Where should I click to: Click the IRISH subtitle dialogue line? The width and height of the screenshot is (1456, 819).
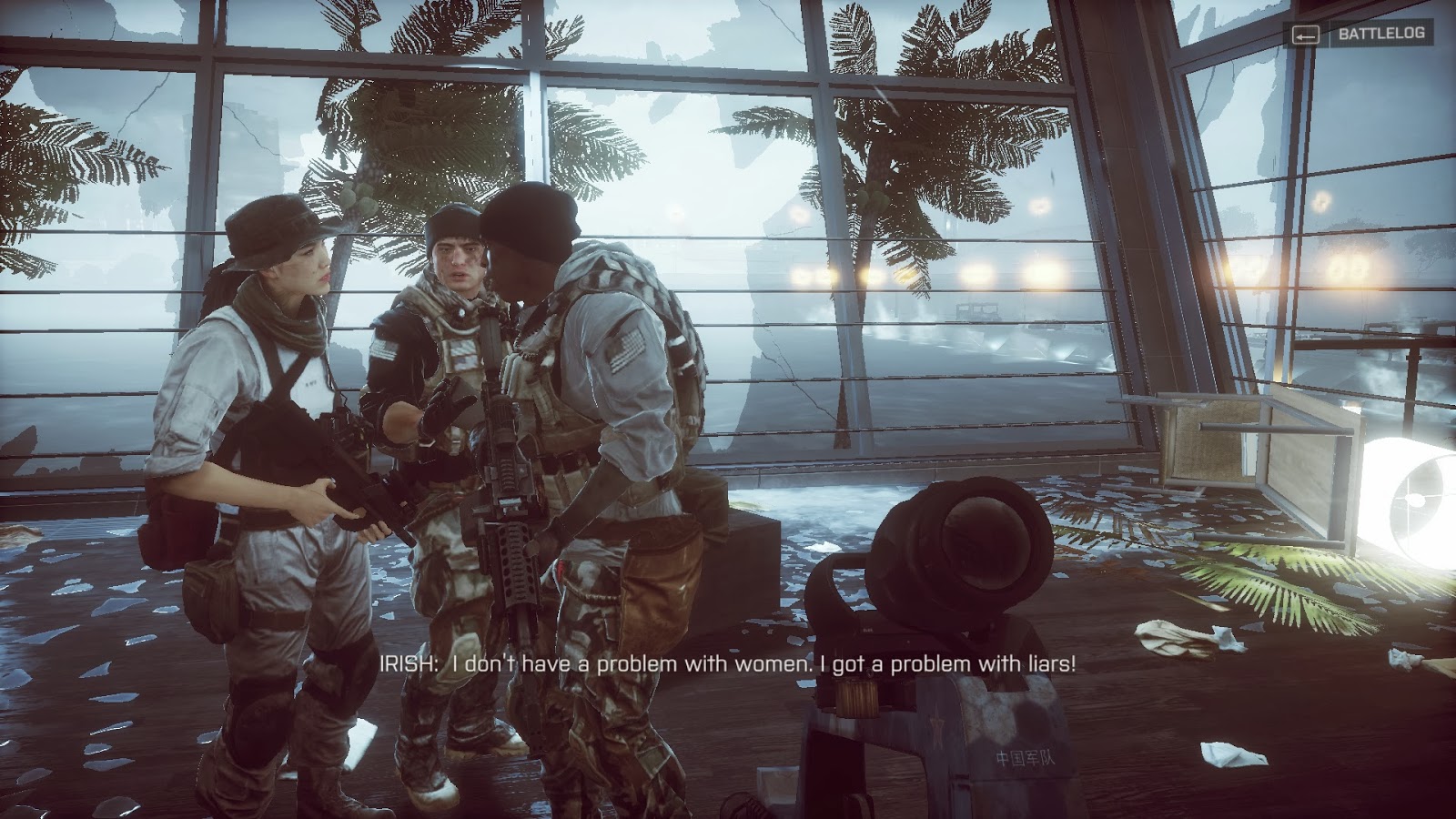[728, 665]
